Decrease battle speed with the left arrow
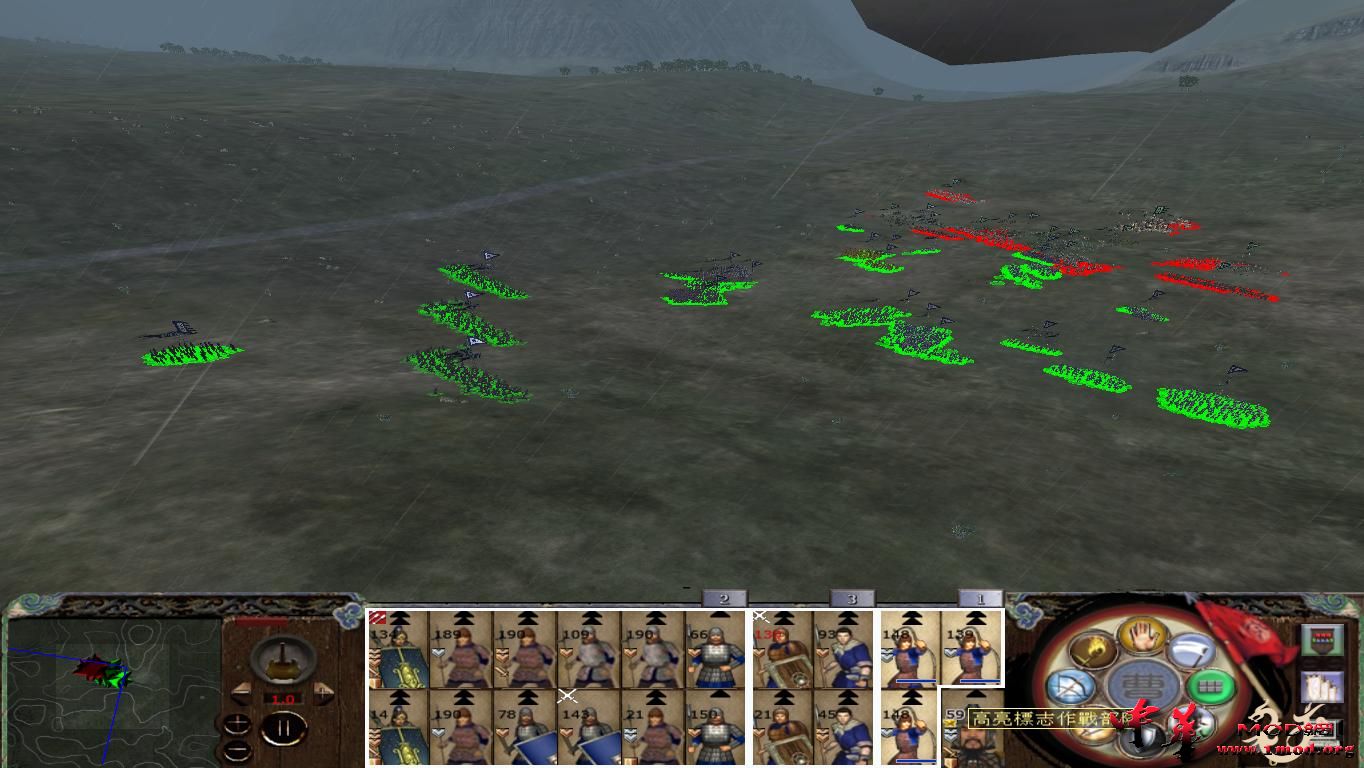 click(x=242, y=692)
